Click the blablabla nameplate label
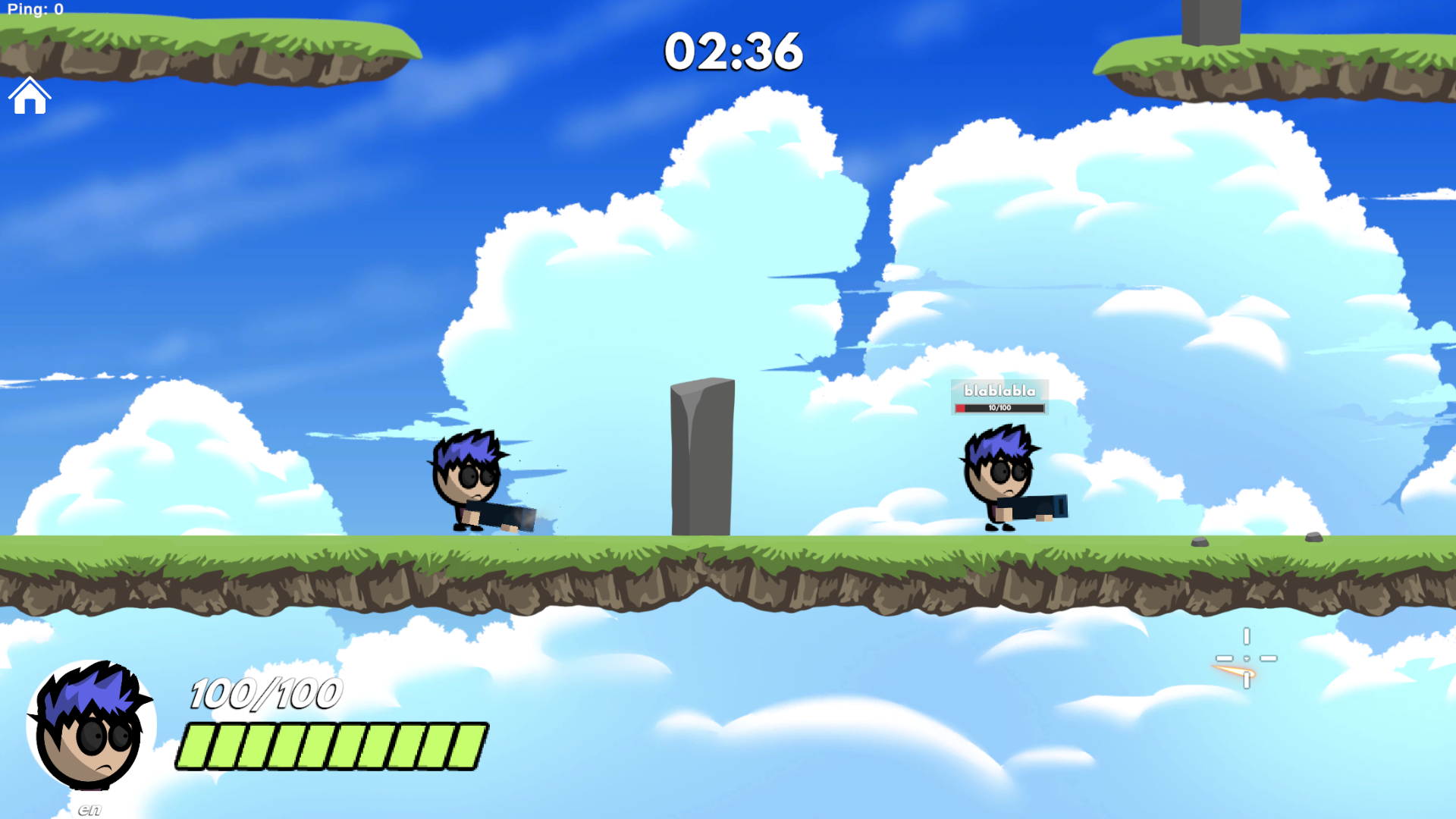The height and width of the screenshot is (819, 1456). point(999,391)
